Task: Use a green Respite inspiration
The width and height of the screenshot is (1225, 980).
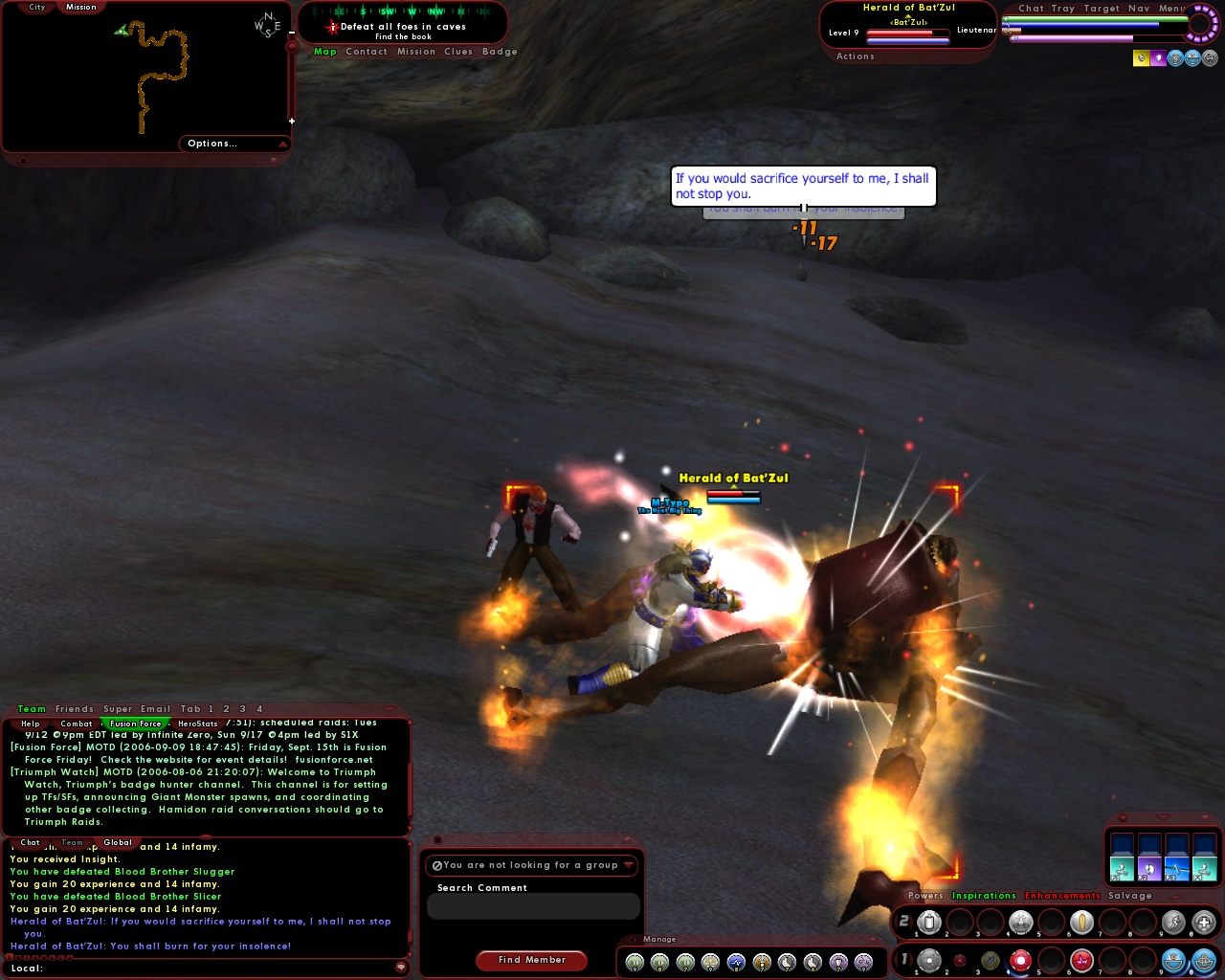Action: pyautogui.click(x=1122, y=869)
